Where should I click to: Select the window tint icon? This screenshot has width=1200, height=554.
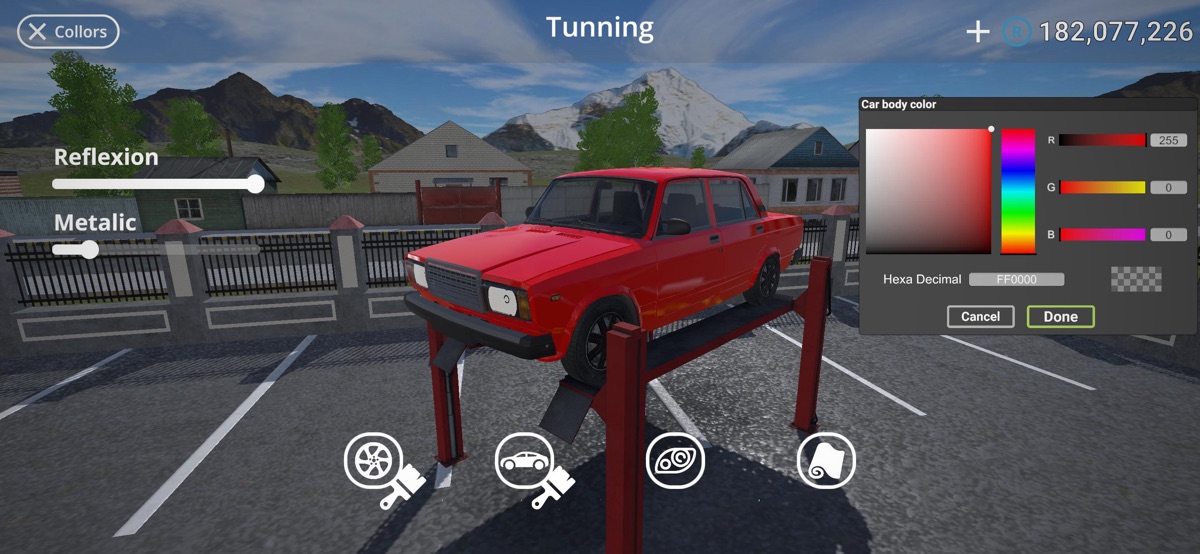pos(676,461)
